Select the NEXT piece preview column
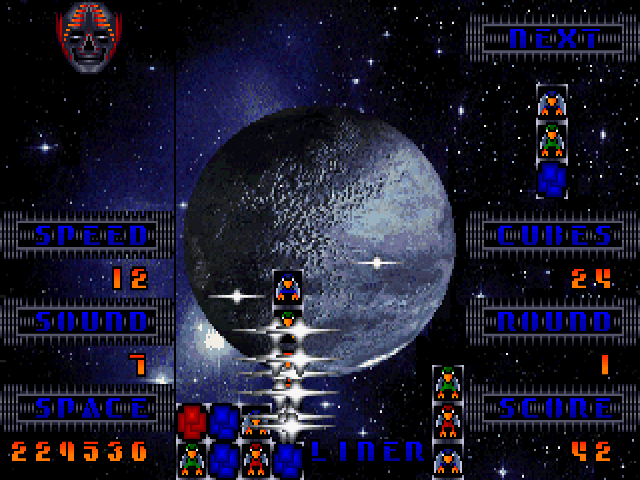The height and width of the screenshot is (480, 640). (552, 141)
